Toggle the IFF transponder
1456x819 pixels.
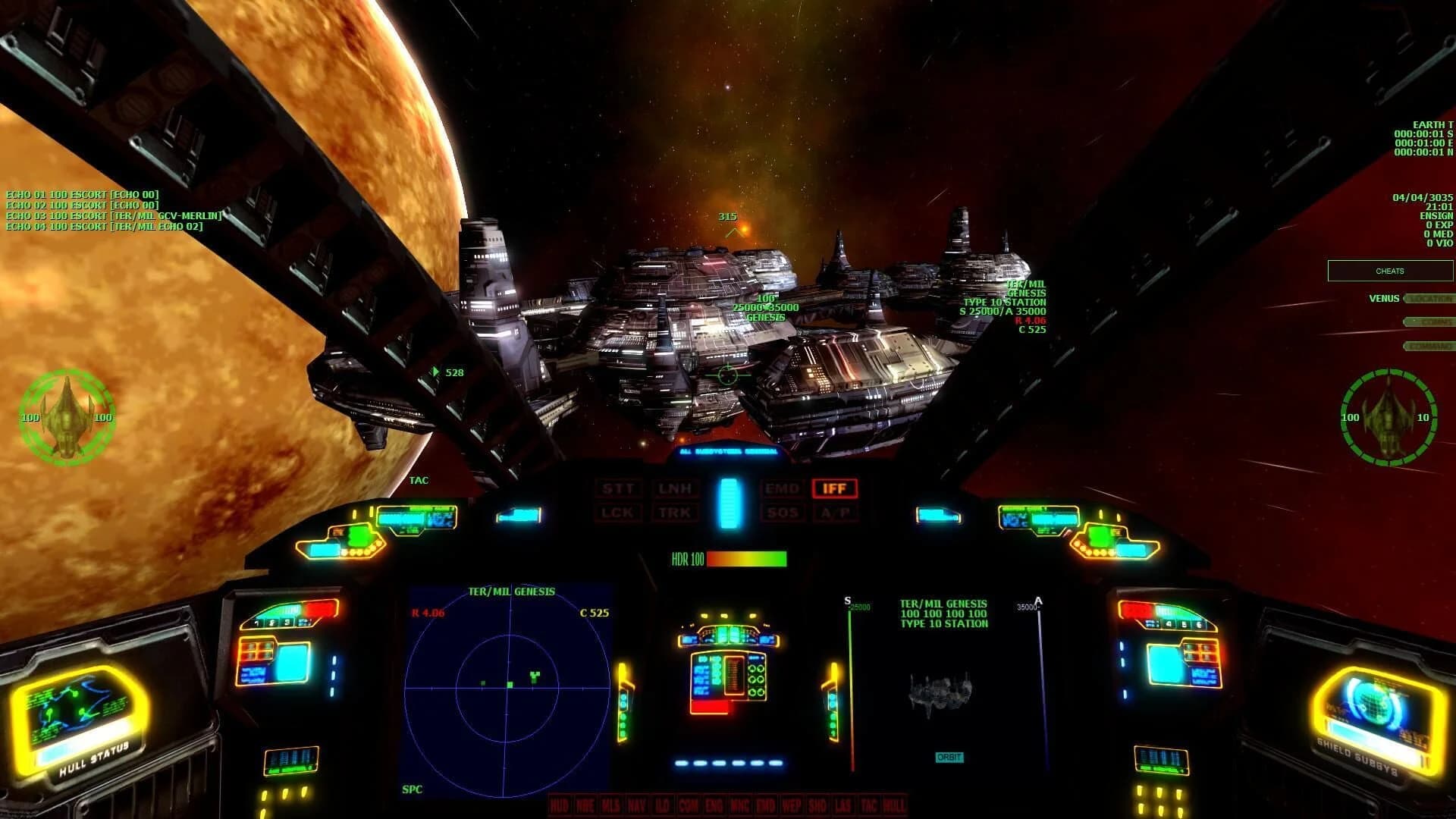click(x=834, y=488)
